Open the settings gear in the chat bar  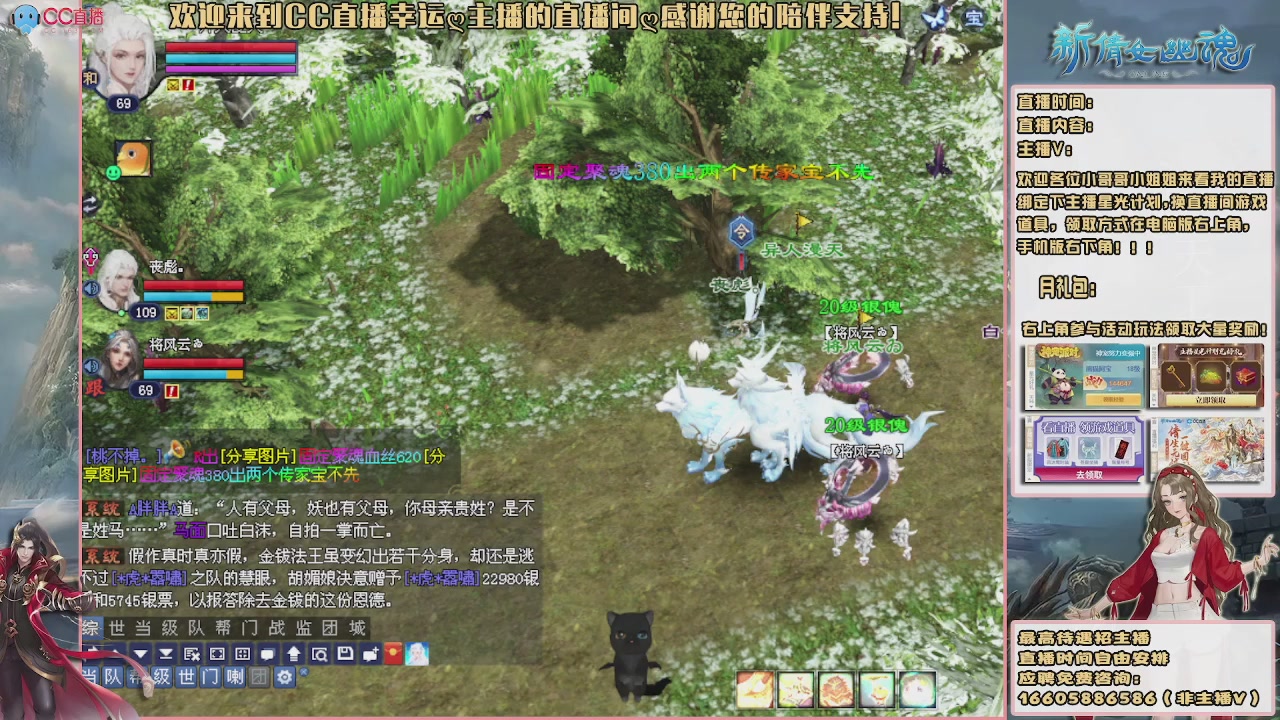click(x=283, y=678)
